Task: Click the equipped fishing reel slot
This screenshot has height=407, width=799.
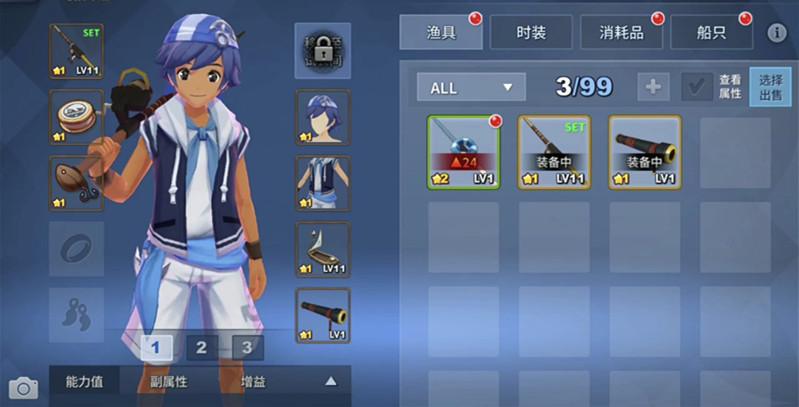Action: click(76, 117)
